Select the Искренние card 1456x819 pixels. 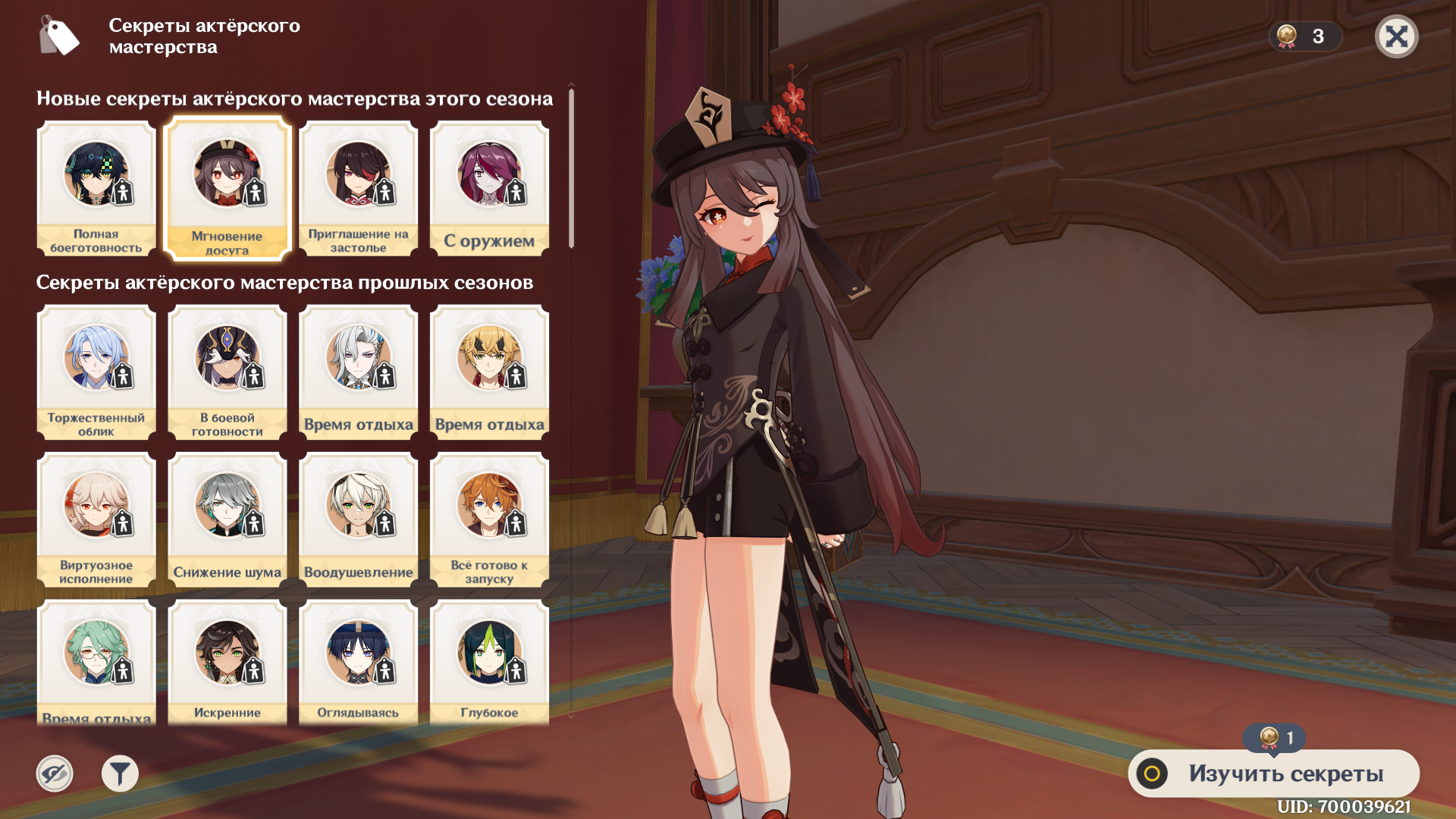click(x=227, y=664)
